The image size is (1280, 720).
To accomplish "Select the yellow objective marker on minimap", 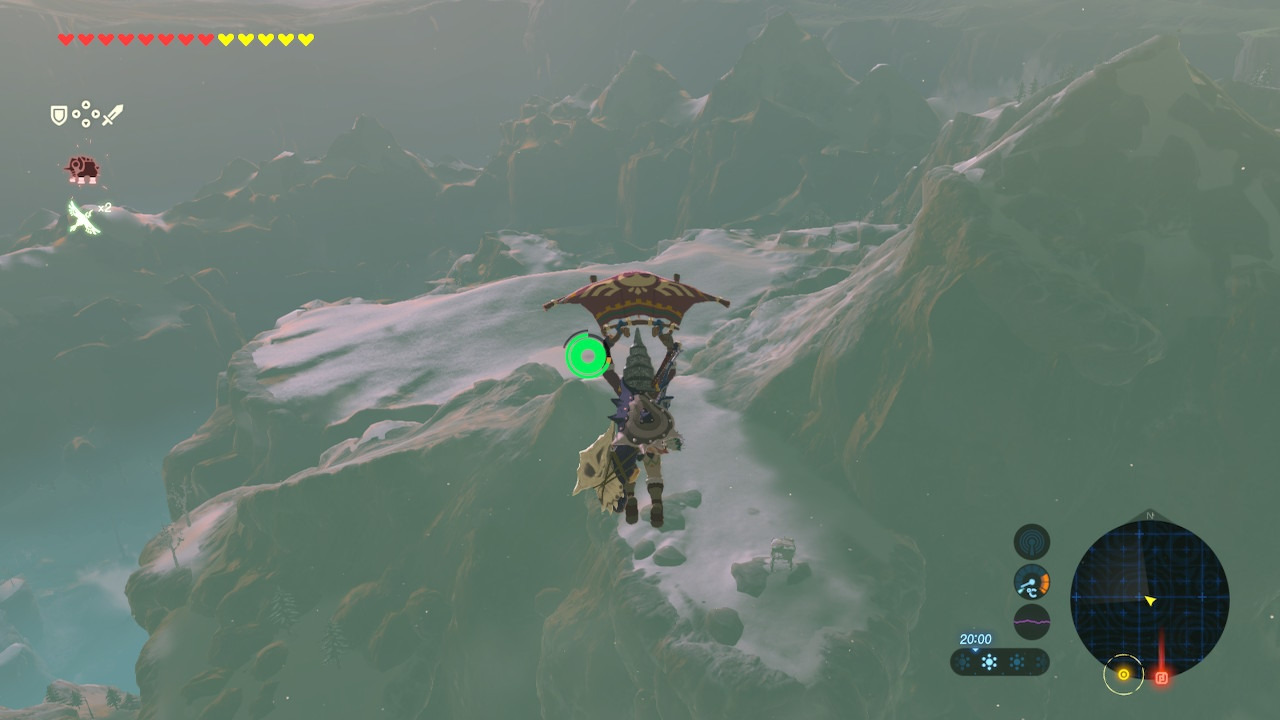I will (1123, 675).
